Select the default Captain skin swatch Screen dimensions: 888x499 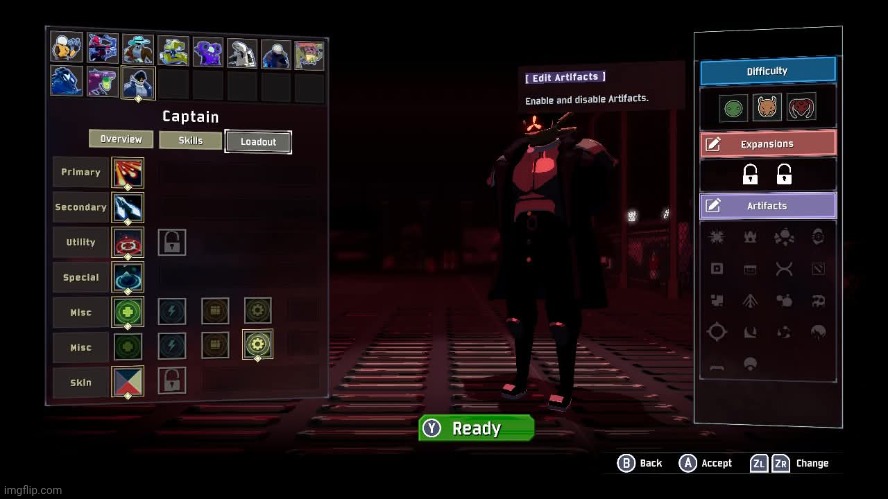(x=128, y=381)
